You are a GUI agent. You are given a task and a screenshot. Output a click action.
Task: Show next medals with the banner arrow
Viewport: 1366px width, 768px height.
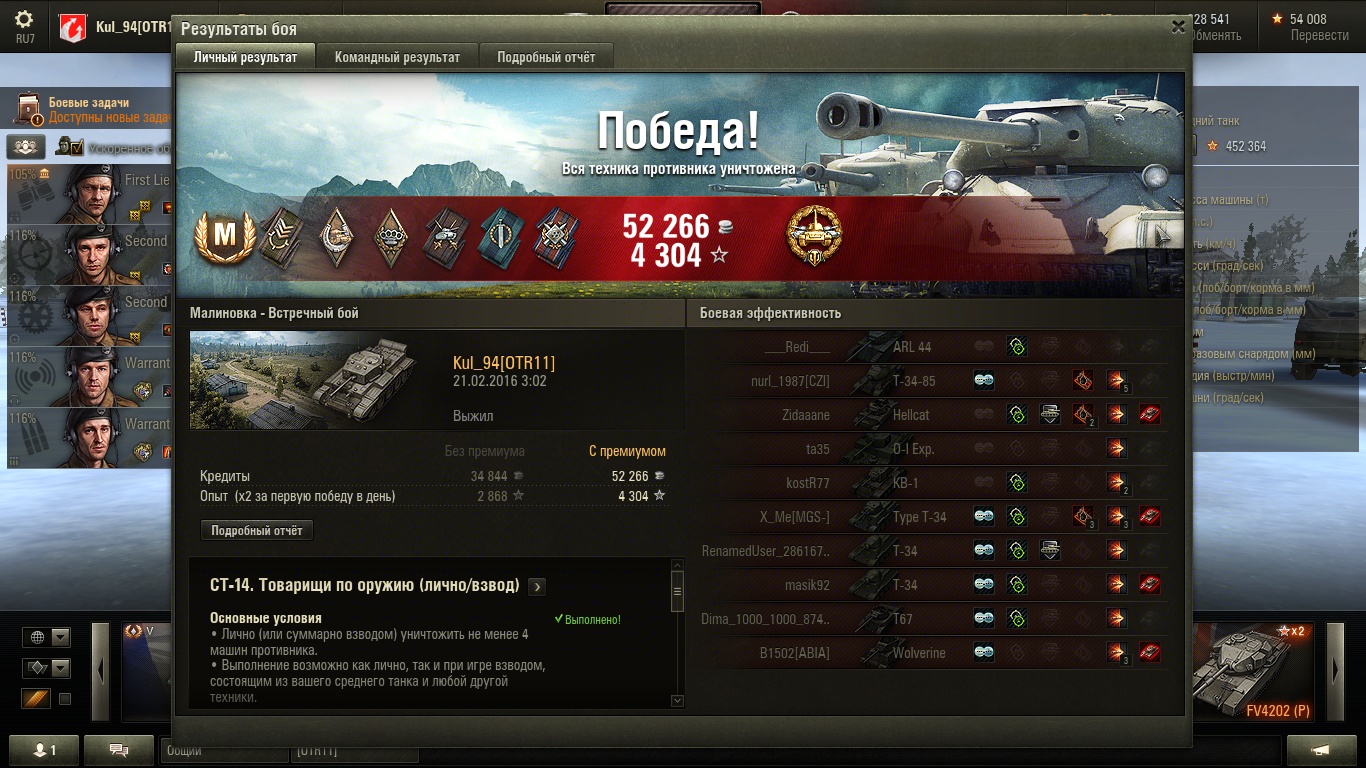click(x=1162, y=236)
